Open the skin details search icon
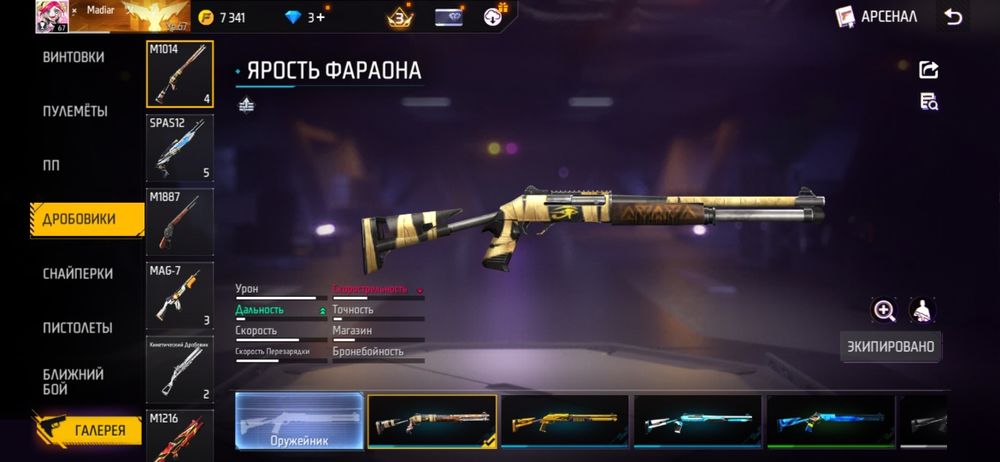Viewport: 1000px width, 462px height. pos(929,101)
